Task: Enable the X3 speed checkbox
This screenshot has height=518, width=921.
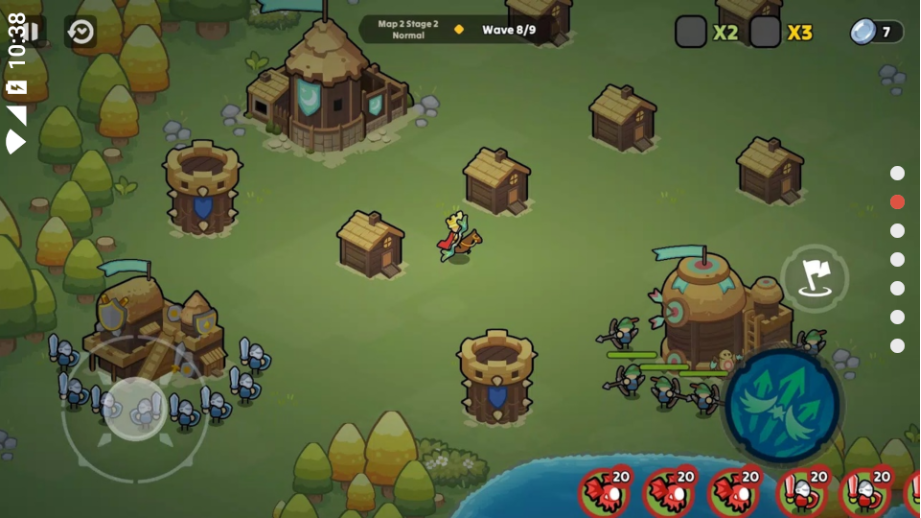Action: click(766, 32)
